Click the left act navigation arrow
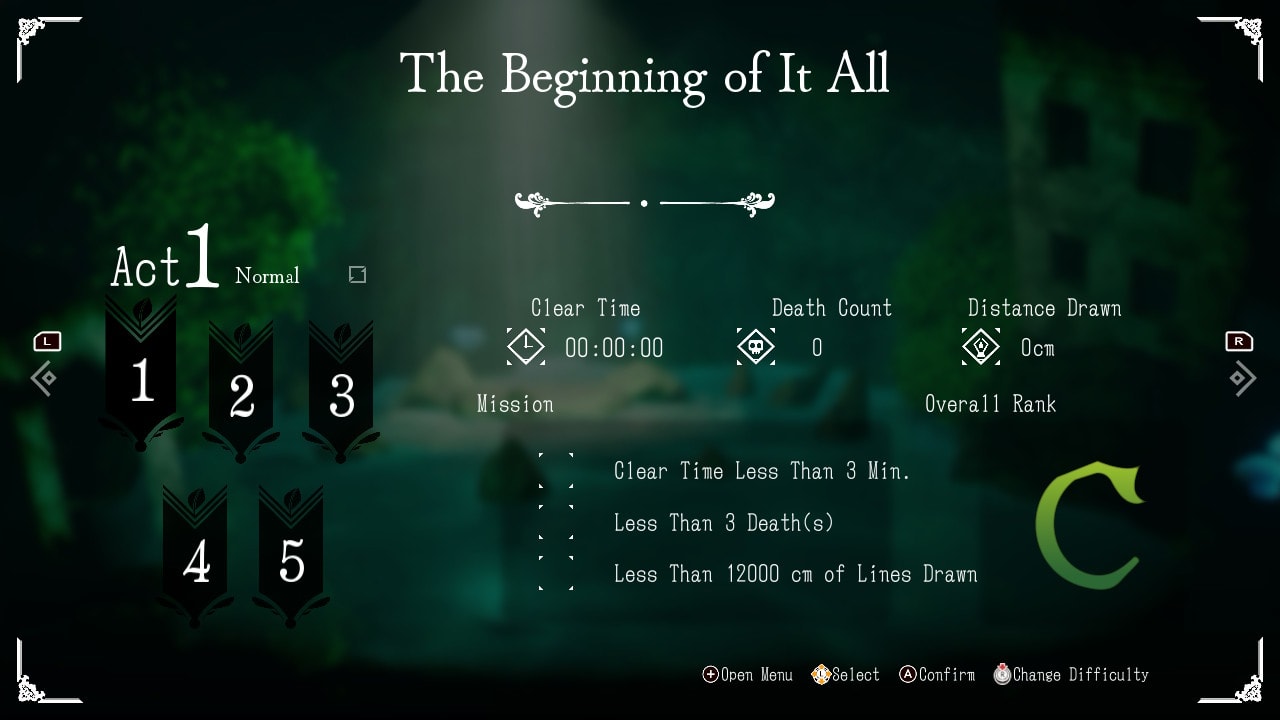Viewport: 1280px width, 720px height. 44,378
